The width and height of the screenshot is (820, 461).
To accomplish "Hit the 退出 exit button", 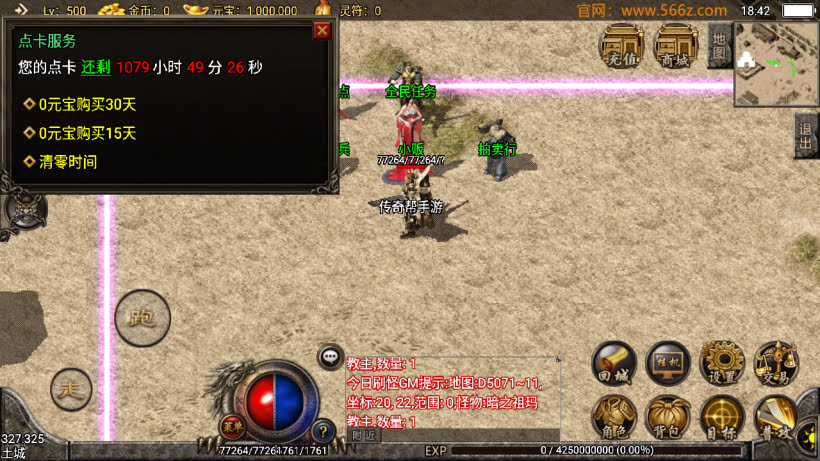I will (806, 136).
